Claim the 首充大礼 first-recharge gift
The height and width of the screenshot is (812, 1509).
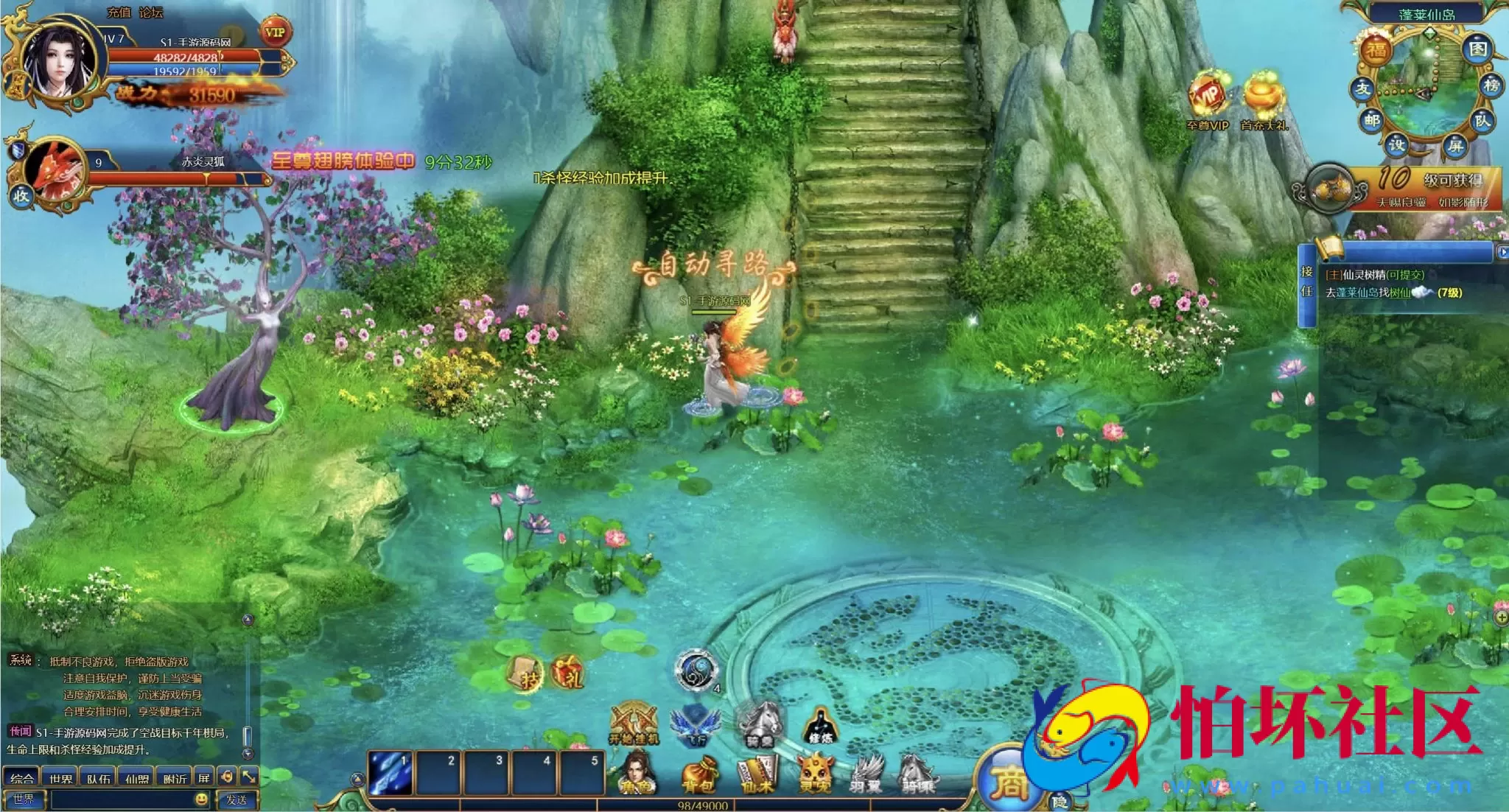pyautogui.click(x=1264, y=99)
